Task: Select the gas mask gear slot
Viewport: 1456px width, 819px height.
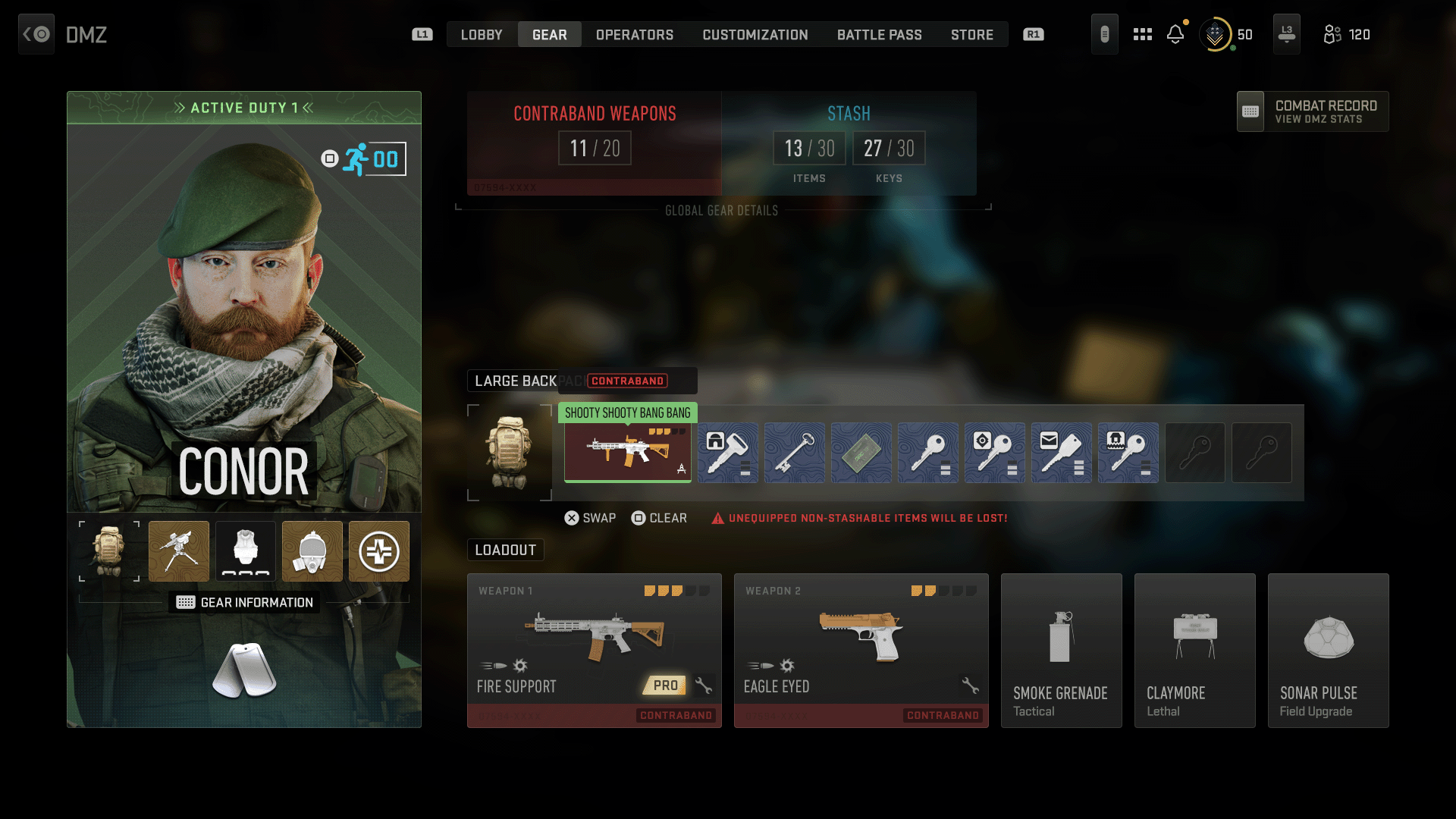Action: point(312,551)
